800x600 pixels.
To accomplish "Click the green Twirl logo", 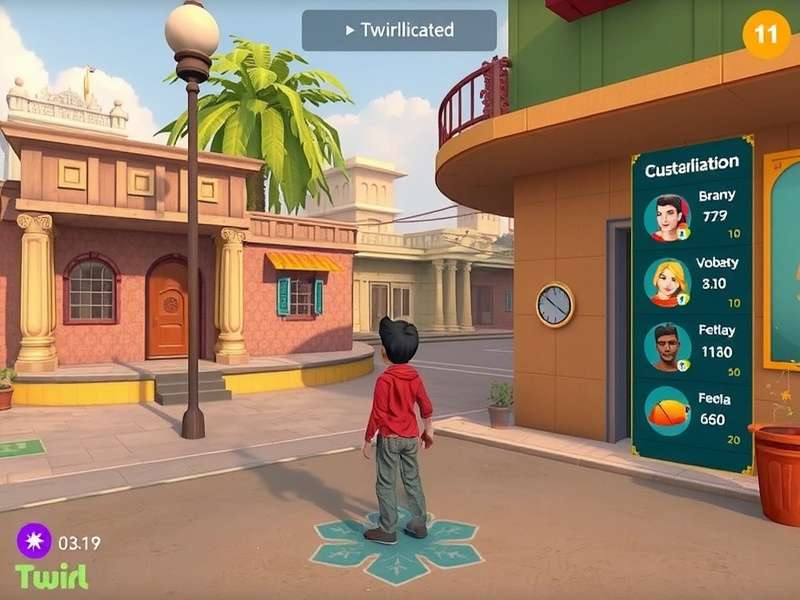I will (51, 577).
